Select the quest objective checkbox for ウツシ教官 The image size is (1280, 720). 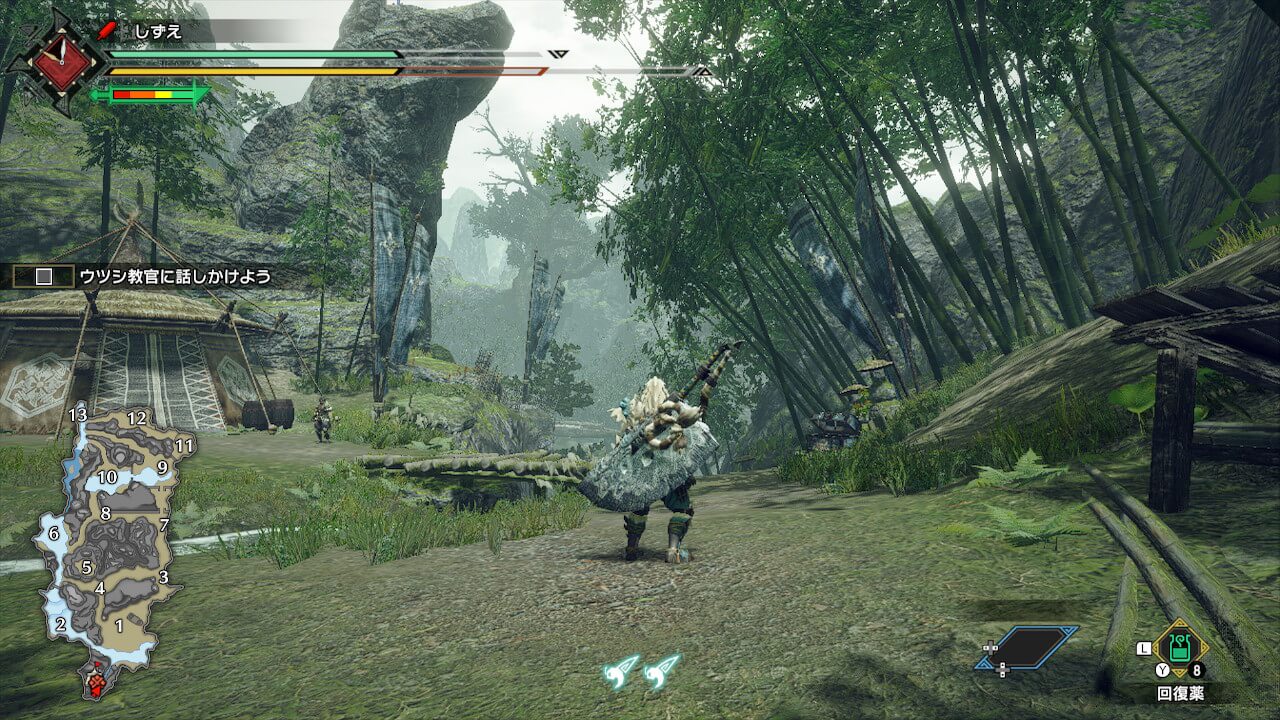(43, 276)
